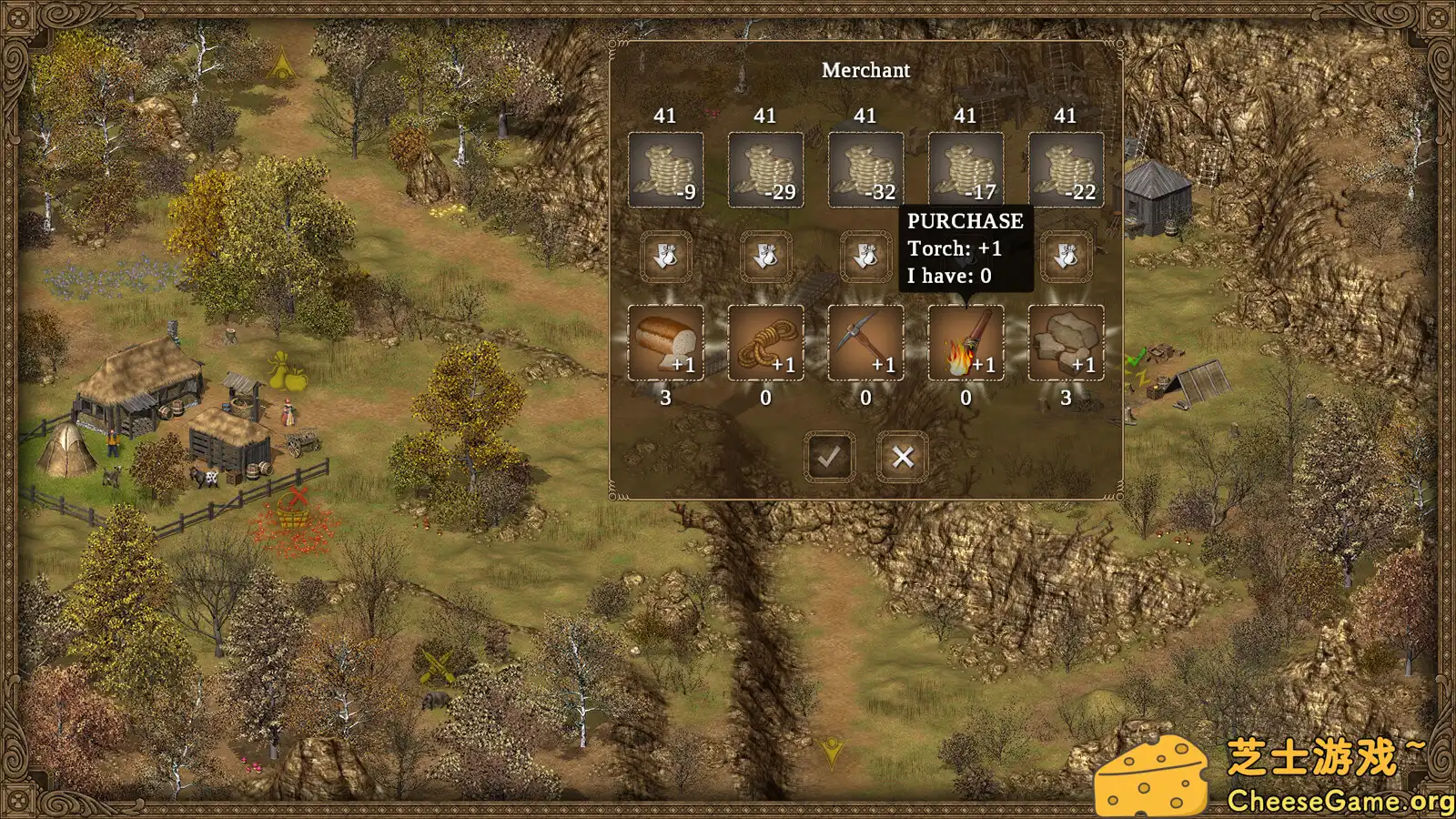
Task: Click the coin stack above the bread
Action: 665,168
